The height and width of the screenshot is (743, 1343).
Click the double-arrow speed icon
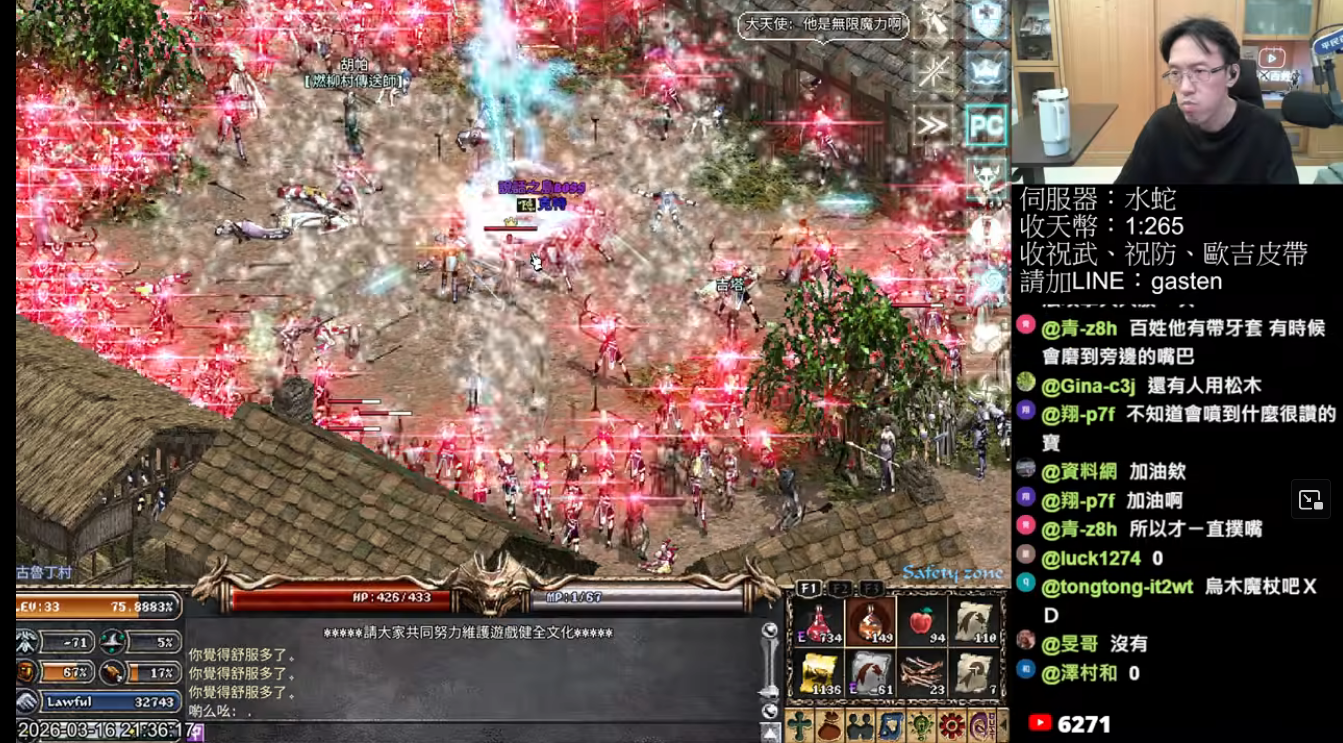932,126
